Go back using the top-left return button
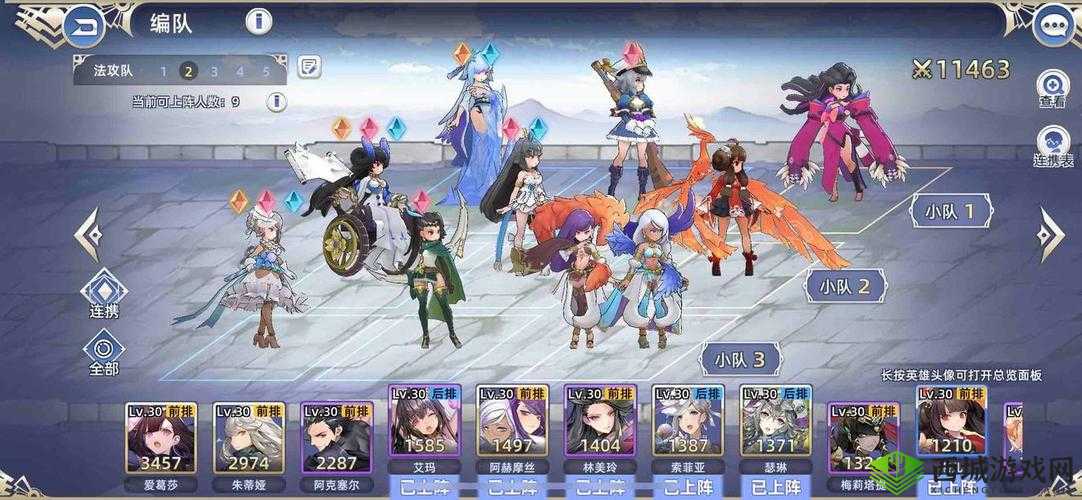Viewport: 1082px width, 500px height. tap(84, 26)
